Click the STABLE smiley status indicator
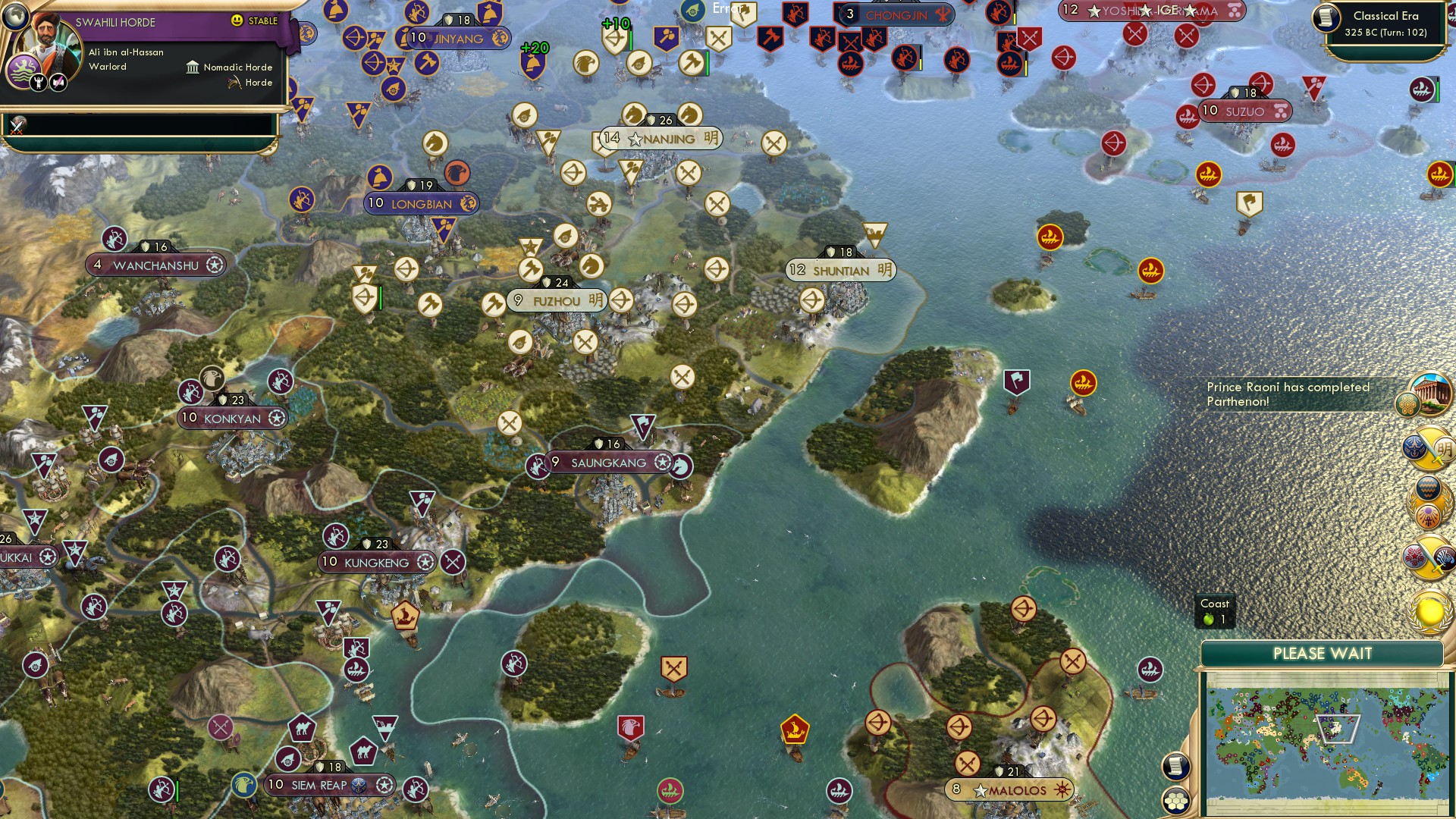1456x819 pixels. [x=237, y=20]
